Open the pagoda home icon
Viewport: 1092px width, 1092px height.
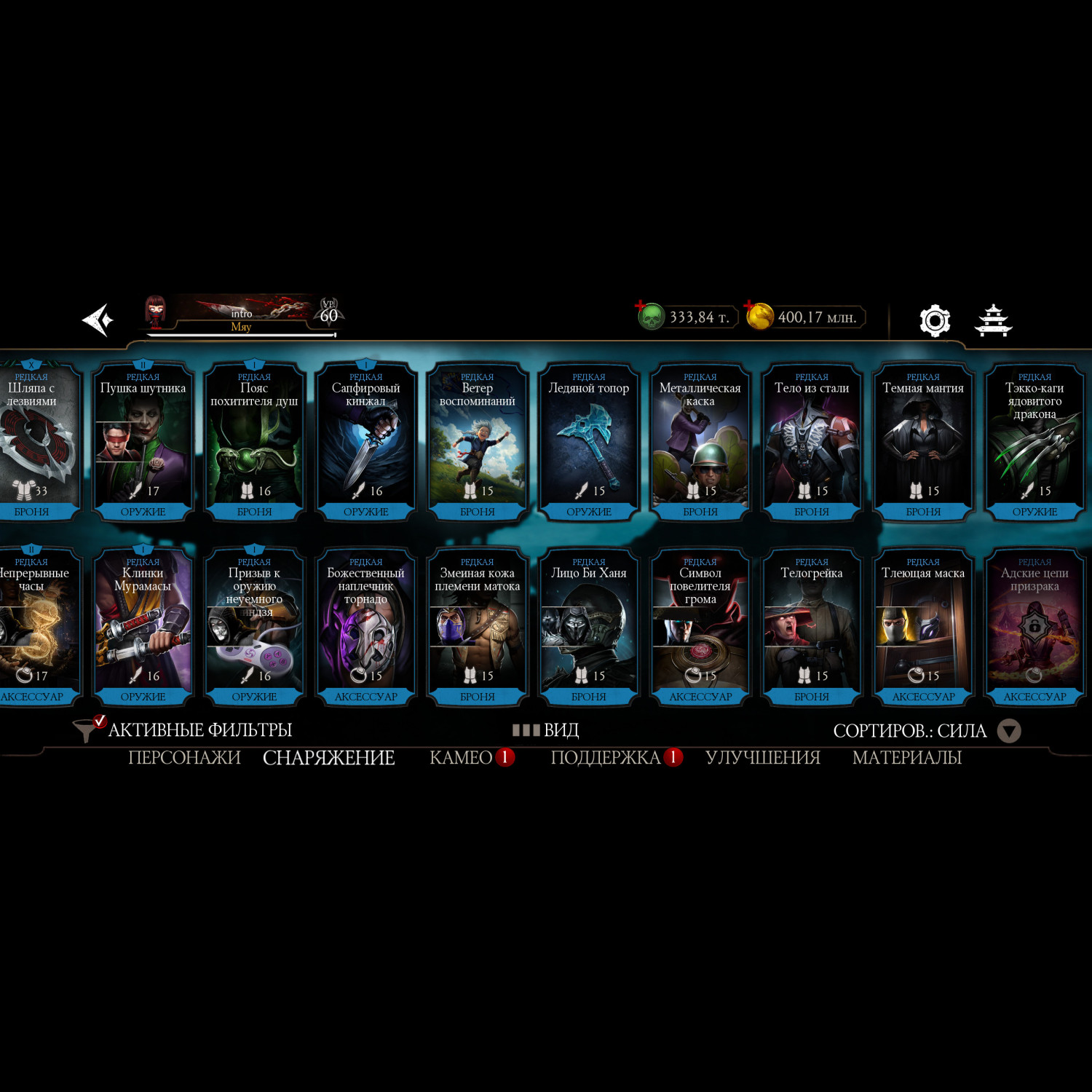coord(993,320)
